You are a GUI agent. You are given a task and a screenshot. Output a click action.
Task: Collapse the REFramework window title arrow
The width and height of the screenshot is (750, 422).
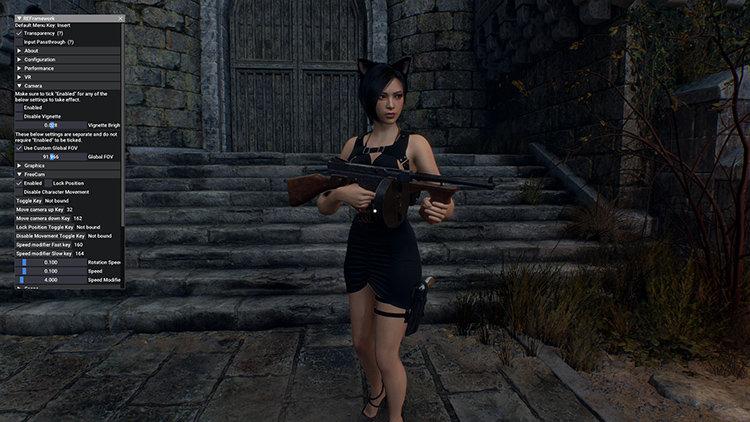click(x=19, y=18)
